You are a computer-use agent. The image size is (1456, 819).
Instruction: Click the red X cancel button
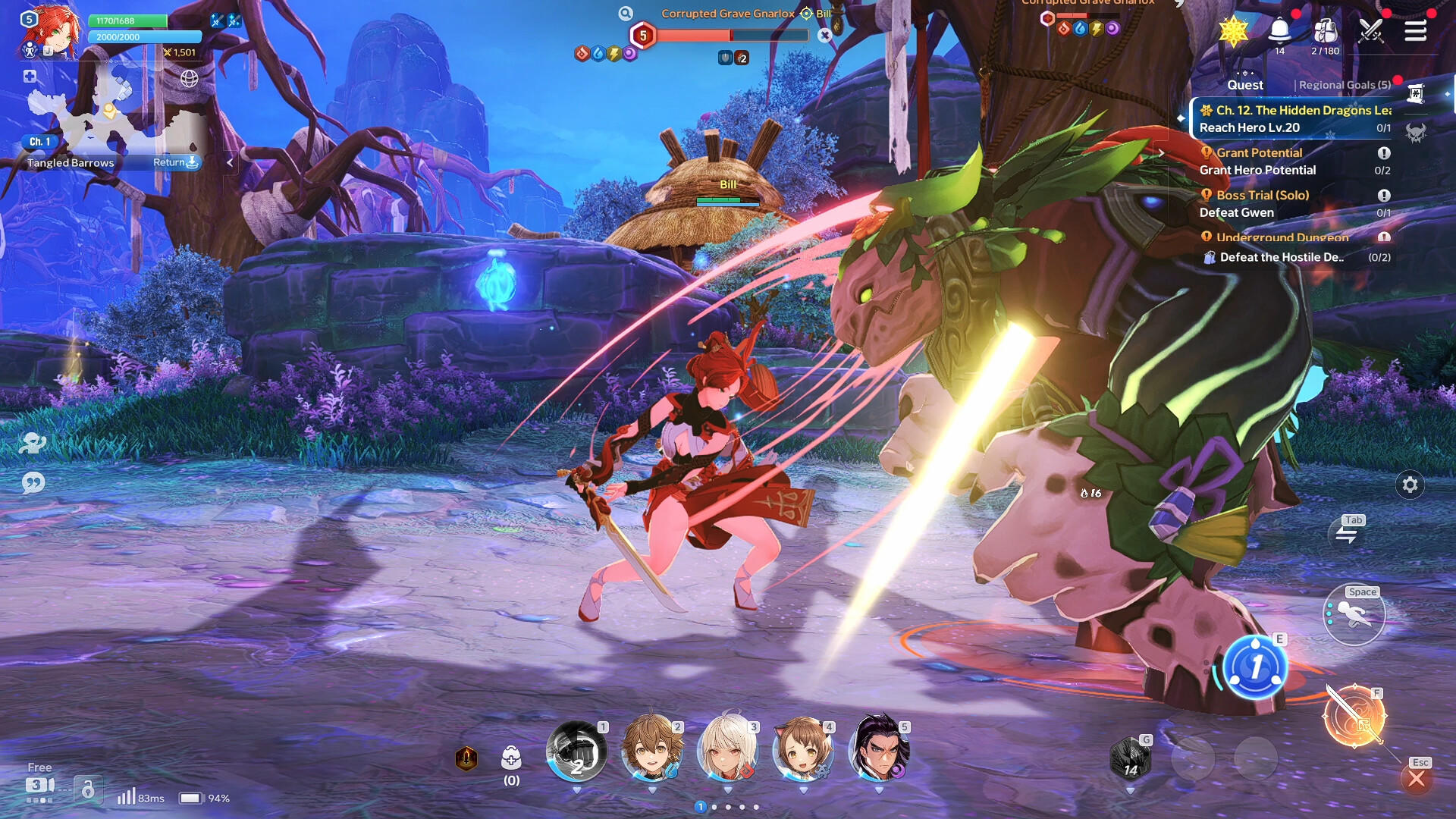[x=1416, y=779]
